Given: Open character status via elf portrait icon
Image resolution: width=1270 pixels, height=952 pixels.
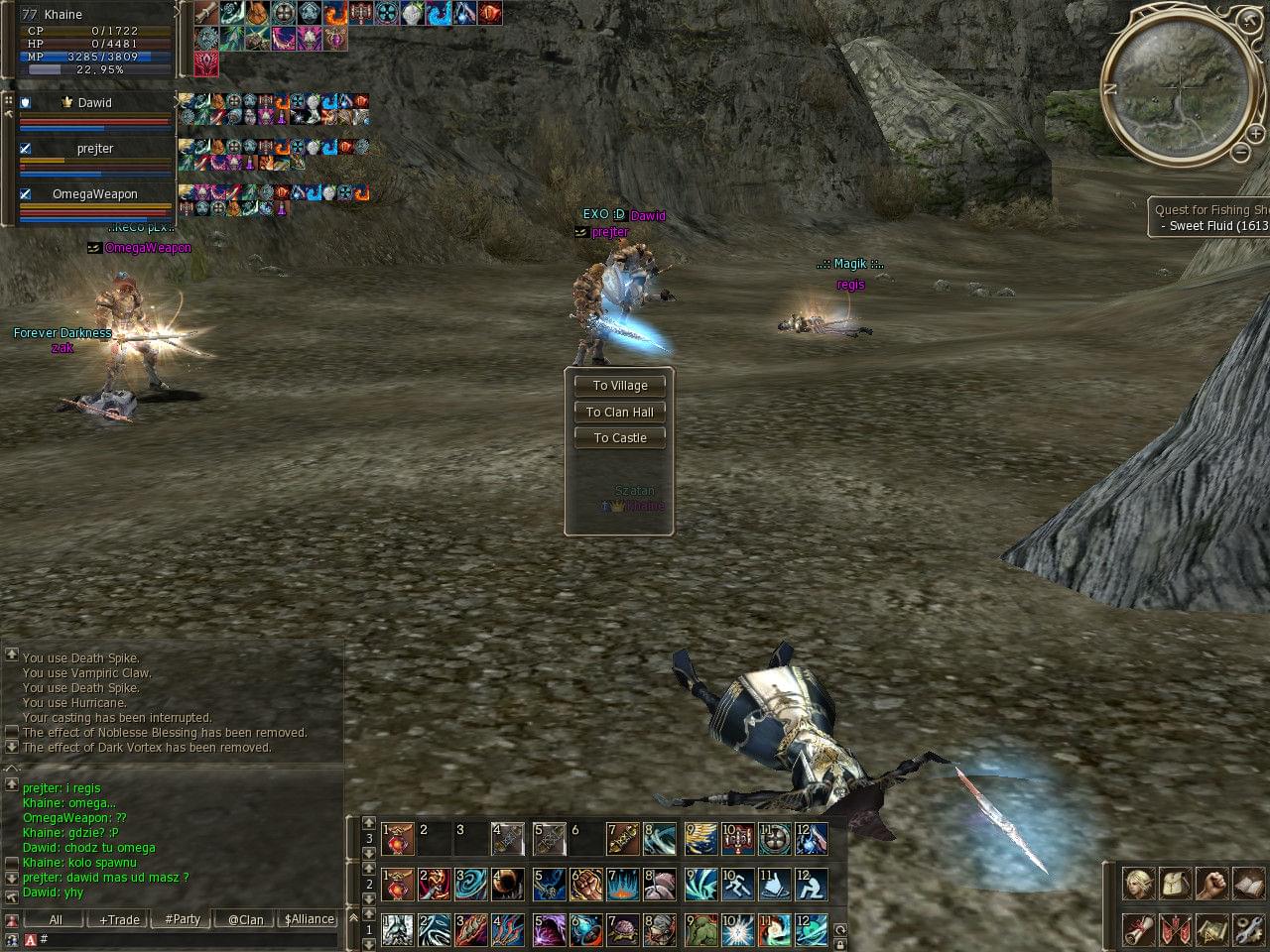Looking at the screenshot, I should point(1138,883).
